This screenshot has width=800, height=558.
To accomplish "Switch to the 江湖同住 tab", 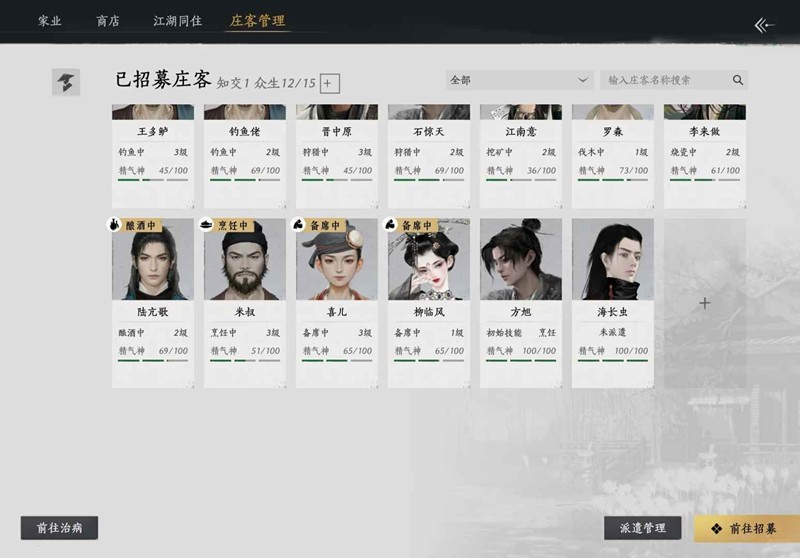I will click(178, 20).
